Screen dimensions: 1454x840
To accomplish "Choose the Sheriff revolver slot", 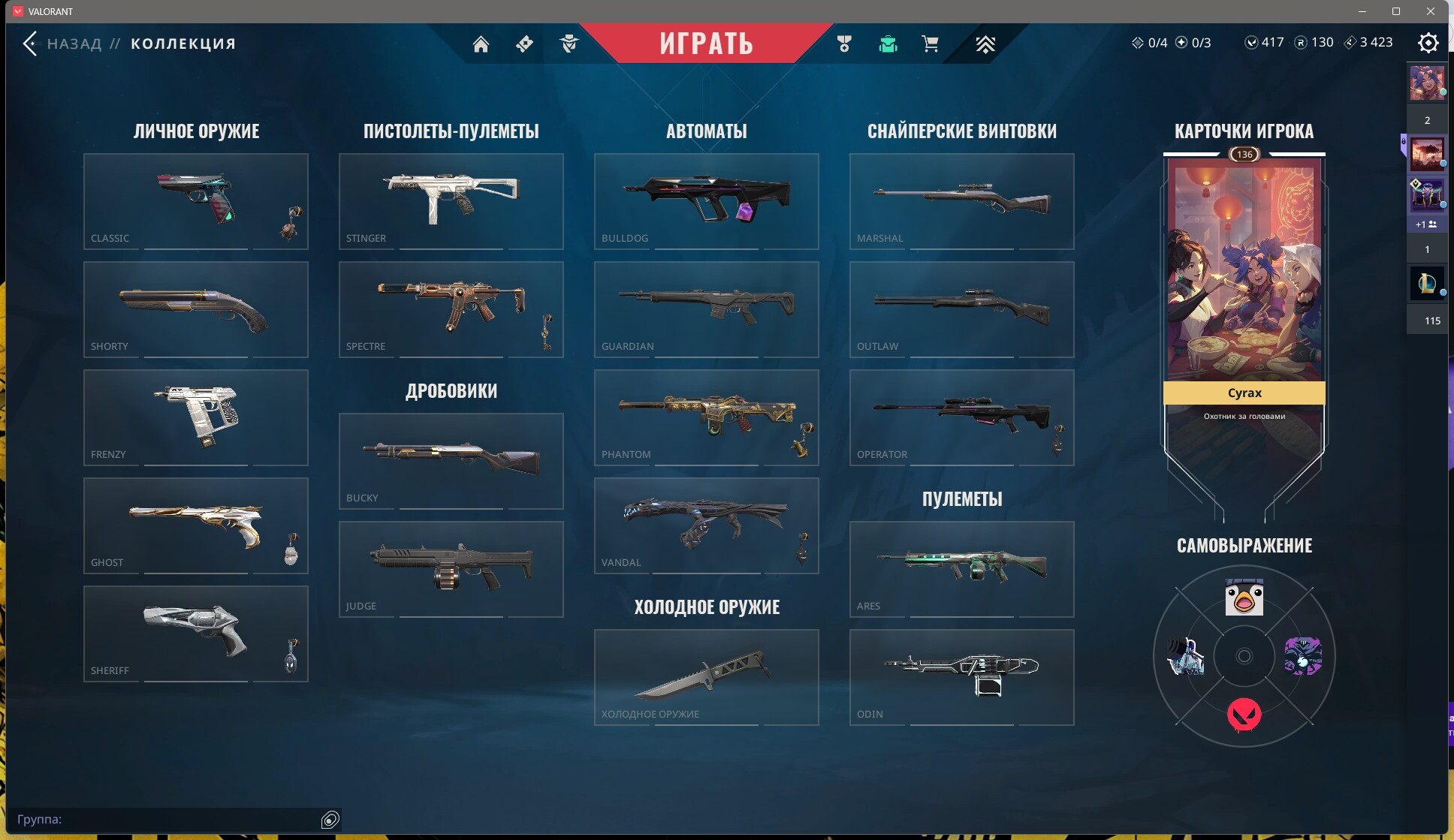I will 195,634.
